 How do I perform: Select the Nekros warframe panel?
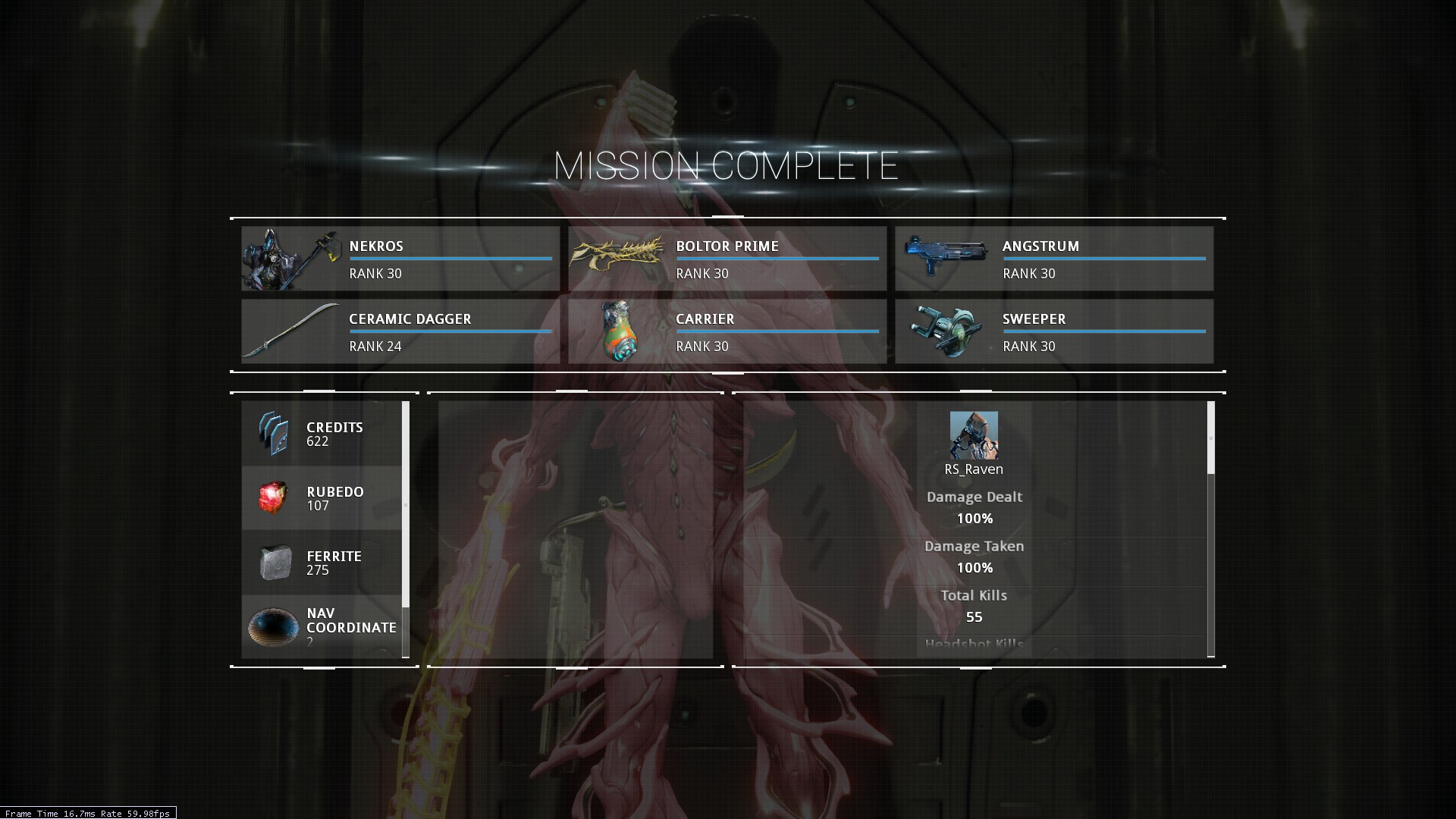coord(400,259)
